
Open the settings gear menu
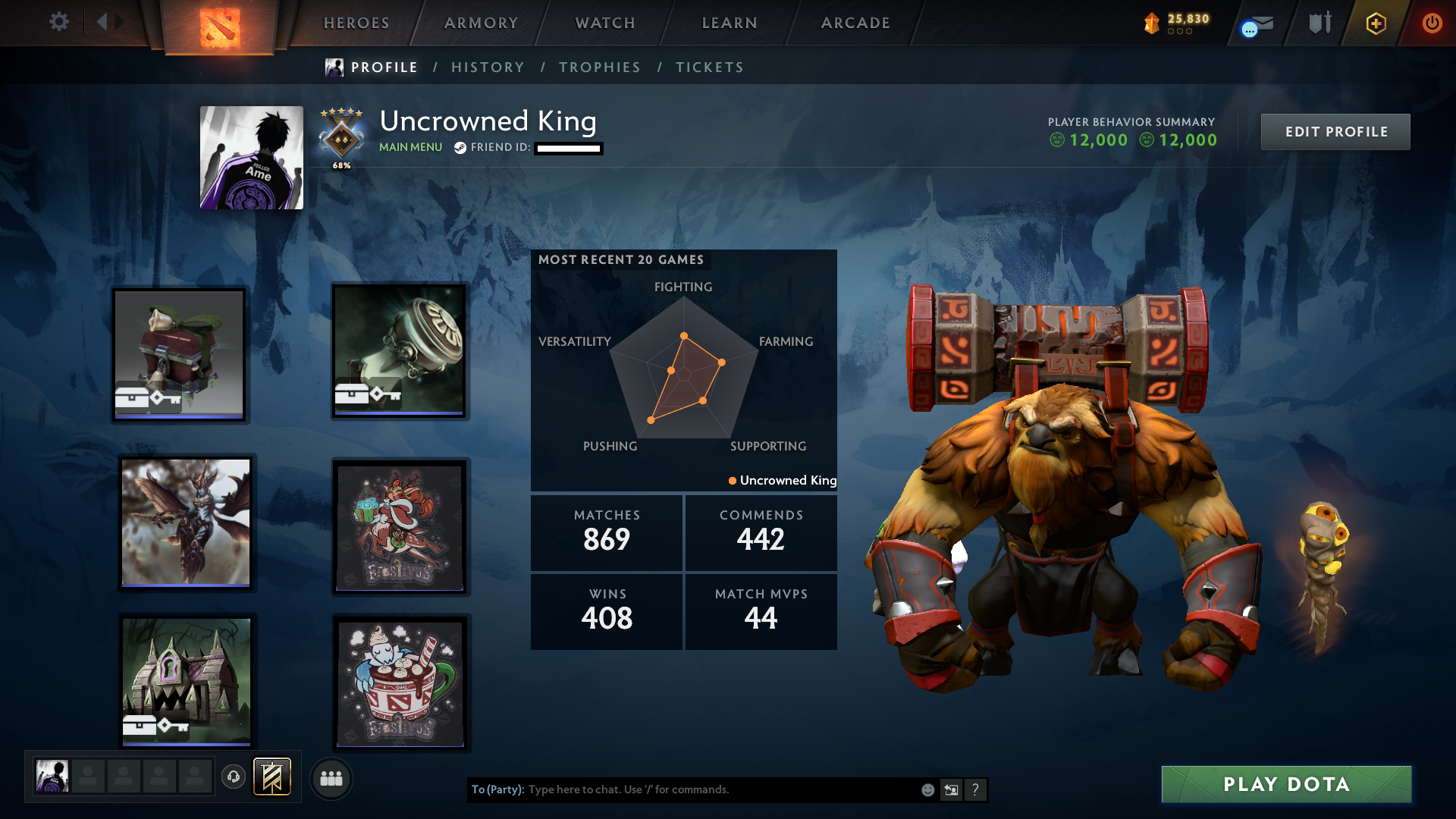pyautogui.click(x=59, y=22)
